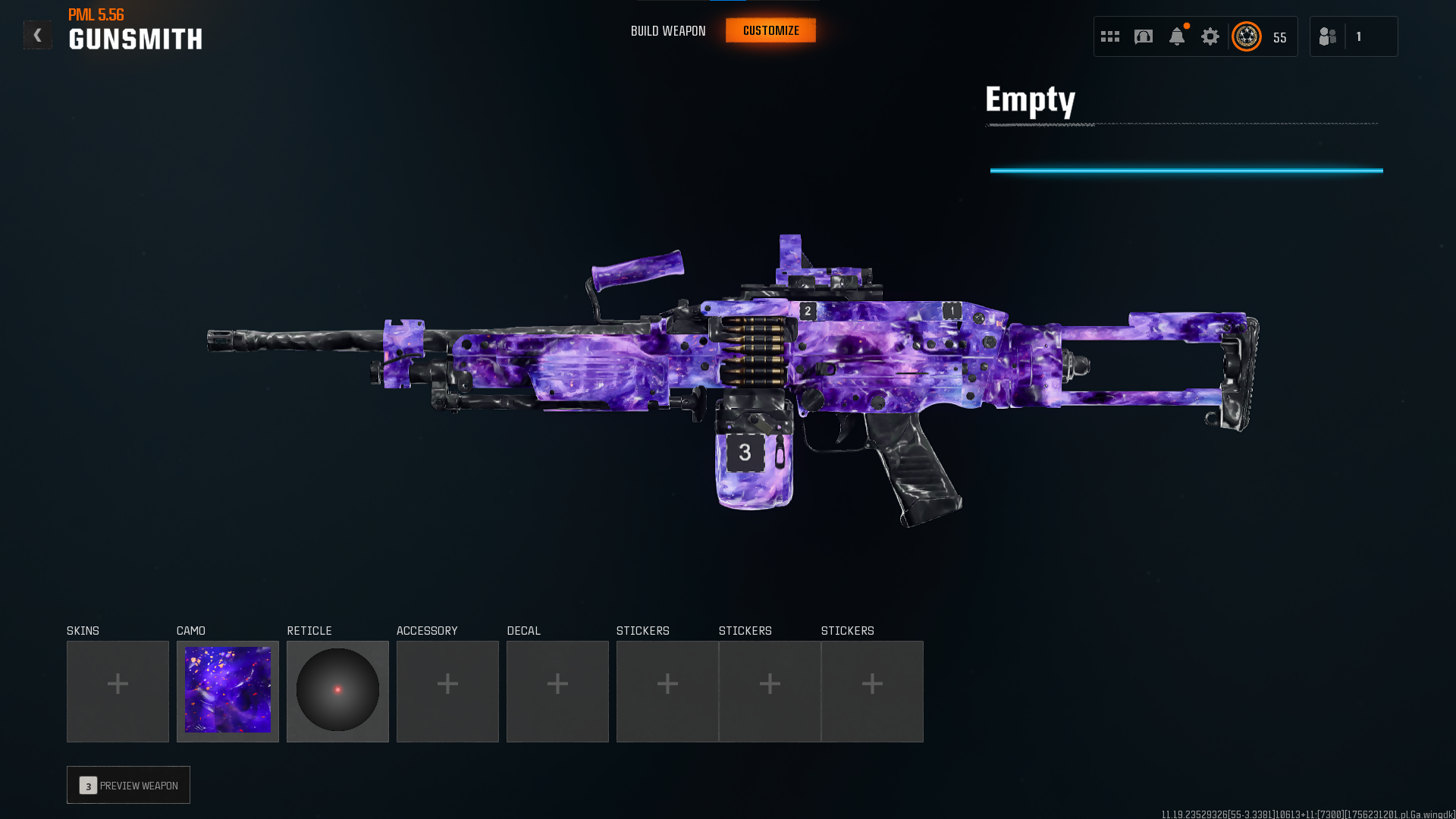
Task: Open settings via the gear icon
Action: click(1210, 36)
